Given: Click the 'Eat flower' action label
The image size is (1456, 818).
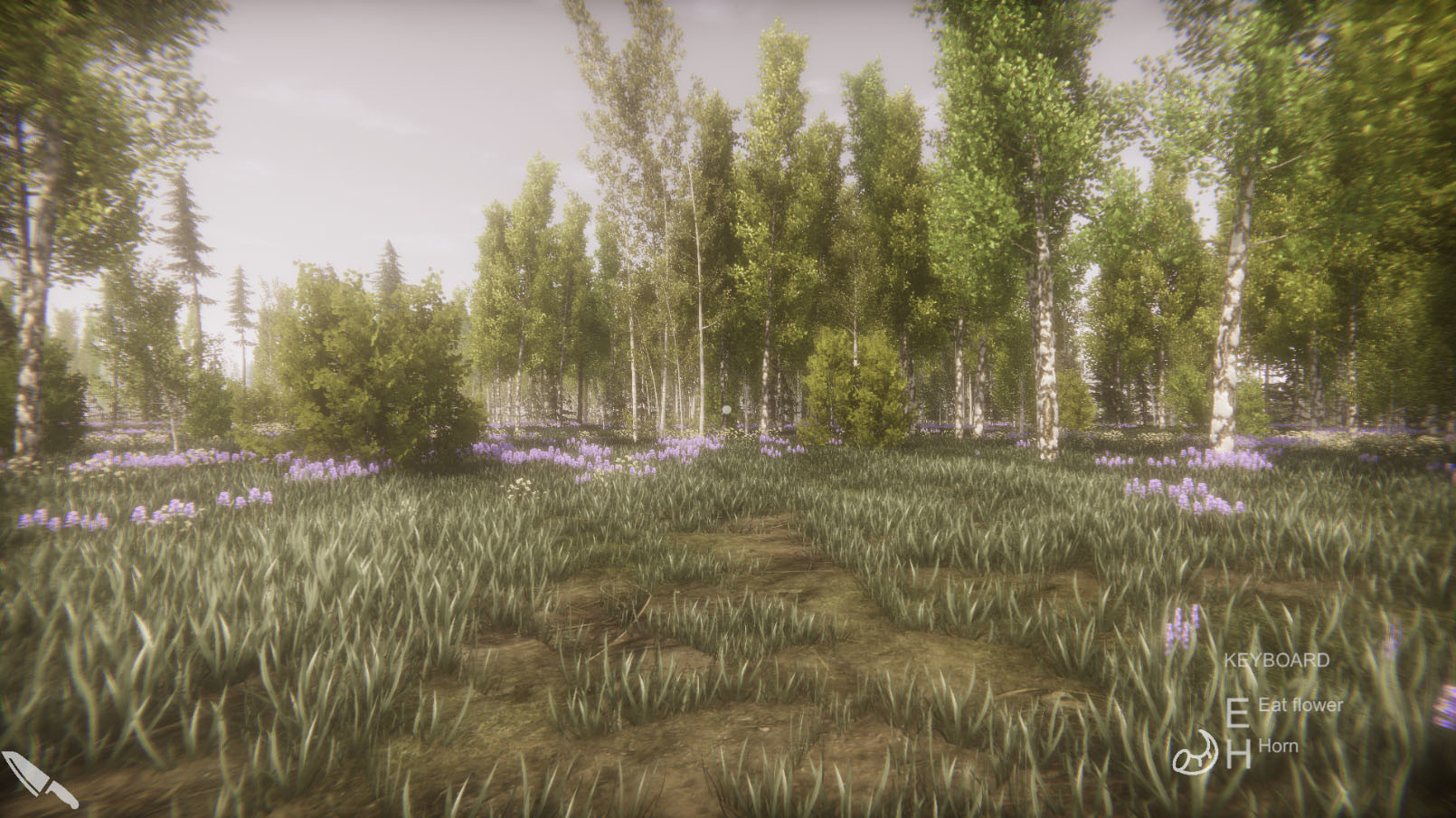Looking at the screenshot, I should 1302,705.
